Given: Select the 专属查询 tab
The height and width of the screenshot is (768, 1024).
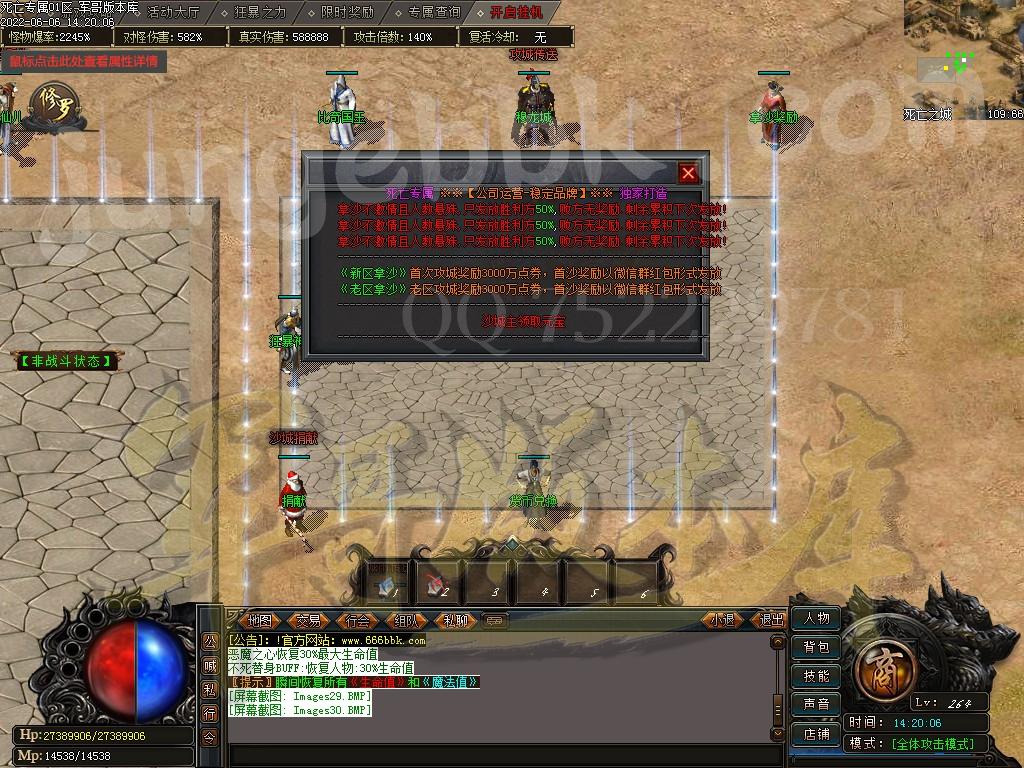Looking at the screenshot, I should (x=434, y=12).
